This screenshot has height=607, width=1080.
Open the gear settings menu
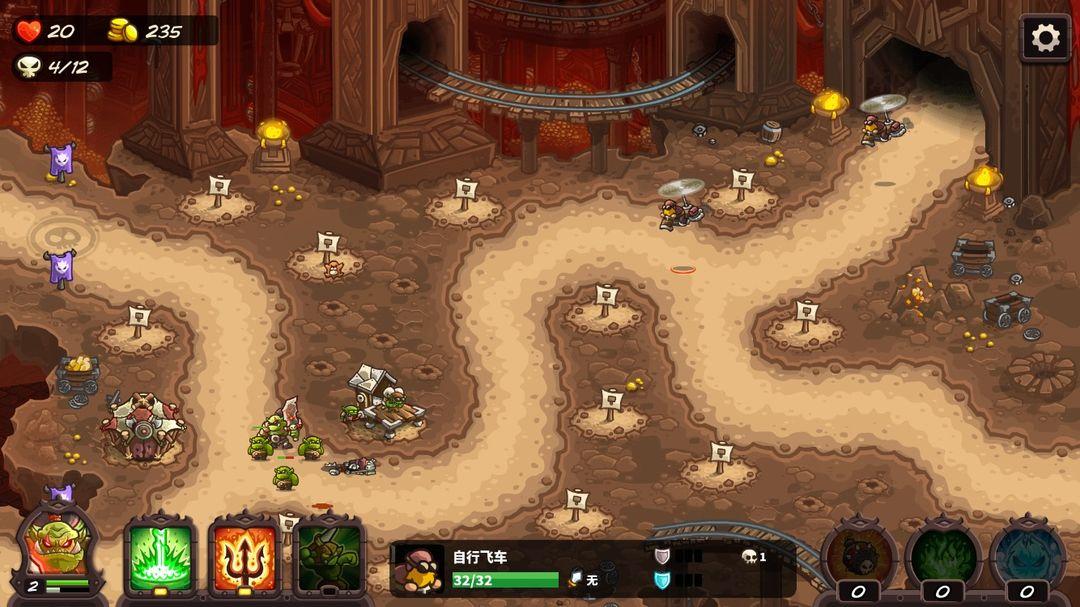[x=1045, y=39]
